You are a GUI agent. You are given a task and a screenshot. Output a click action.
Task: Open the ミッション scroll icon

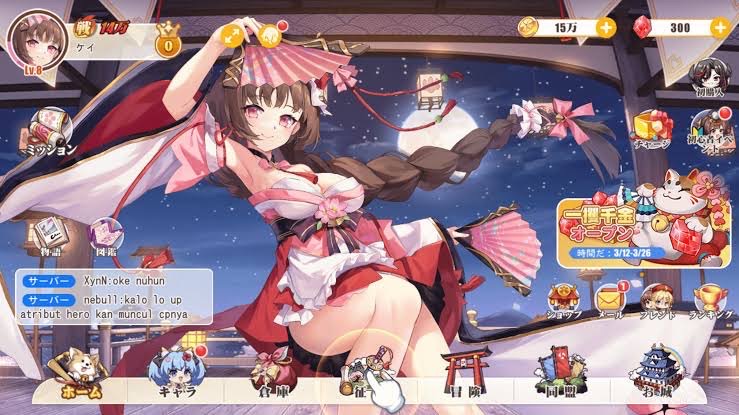[49, 130]
